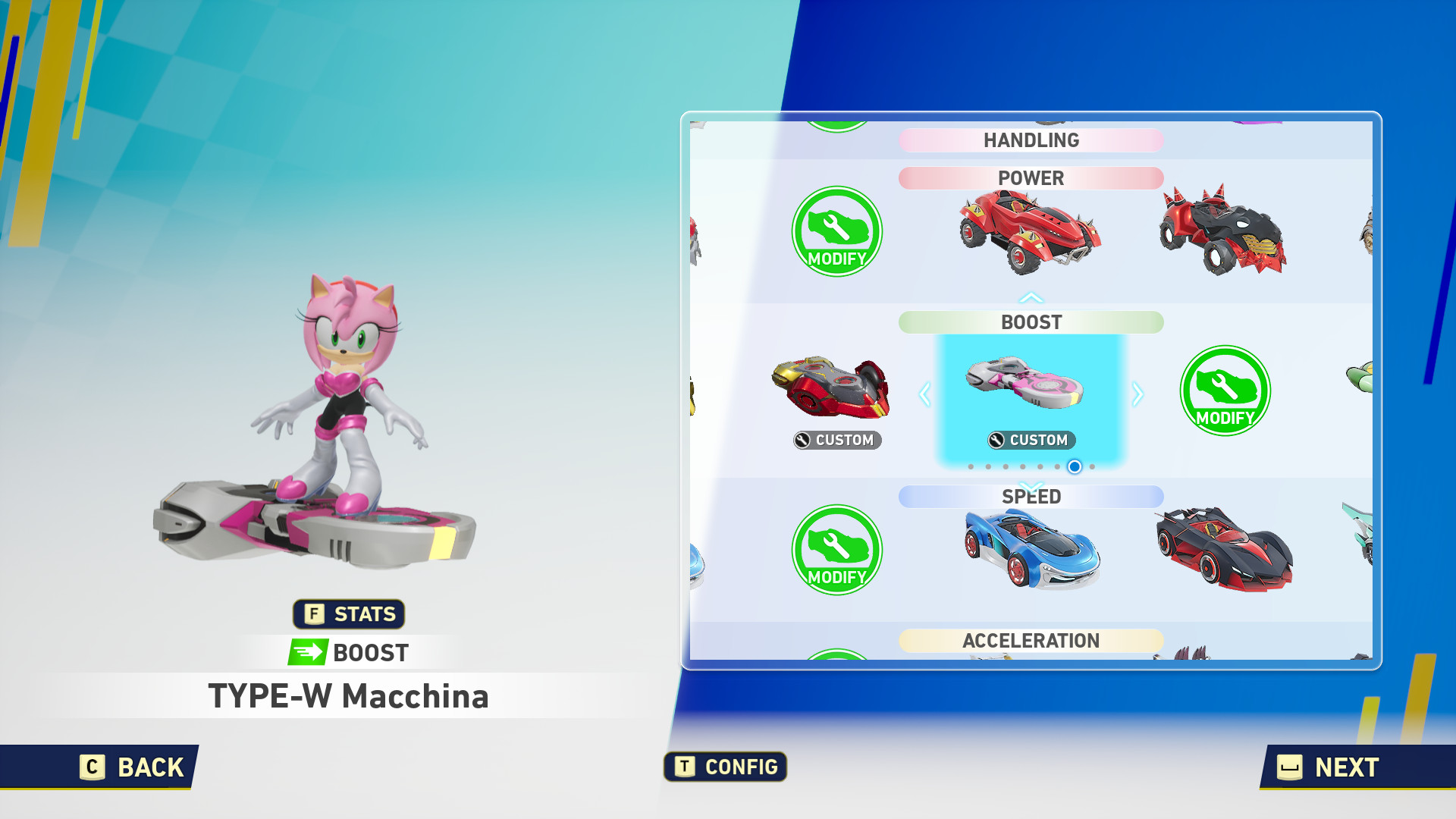Open Modify for the Power category vehicle
The width and height of the screenshot is (1456, 819).
[836, 233]
